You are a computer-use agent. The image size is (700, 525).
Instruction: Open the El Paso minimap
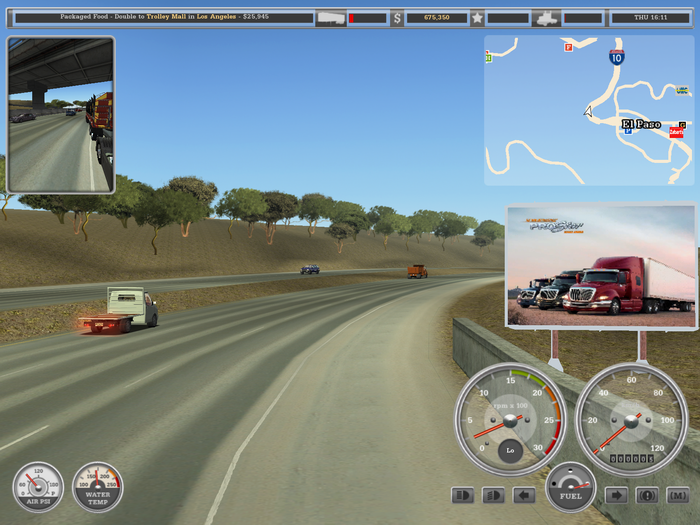(588, 110)
